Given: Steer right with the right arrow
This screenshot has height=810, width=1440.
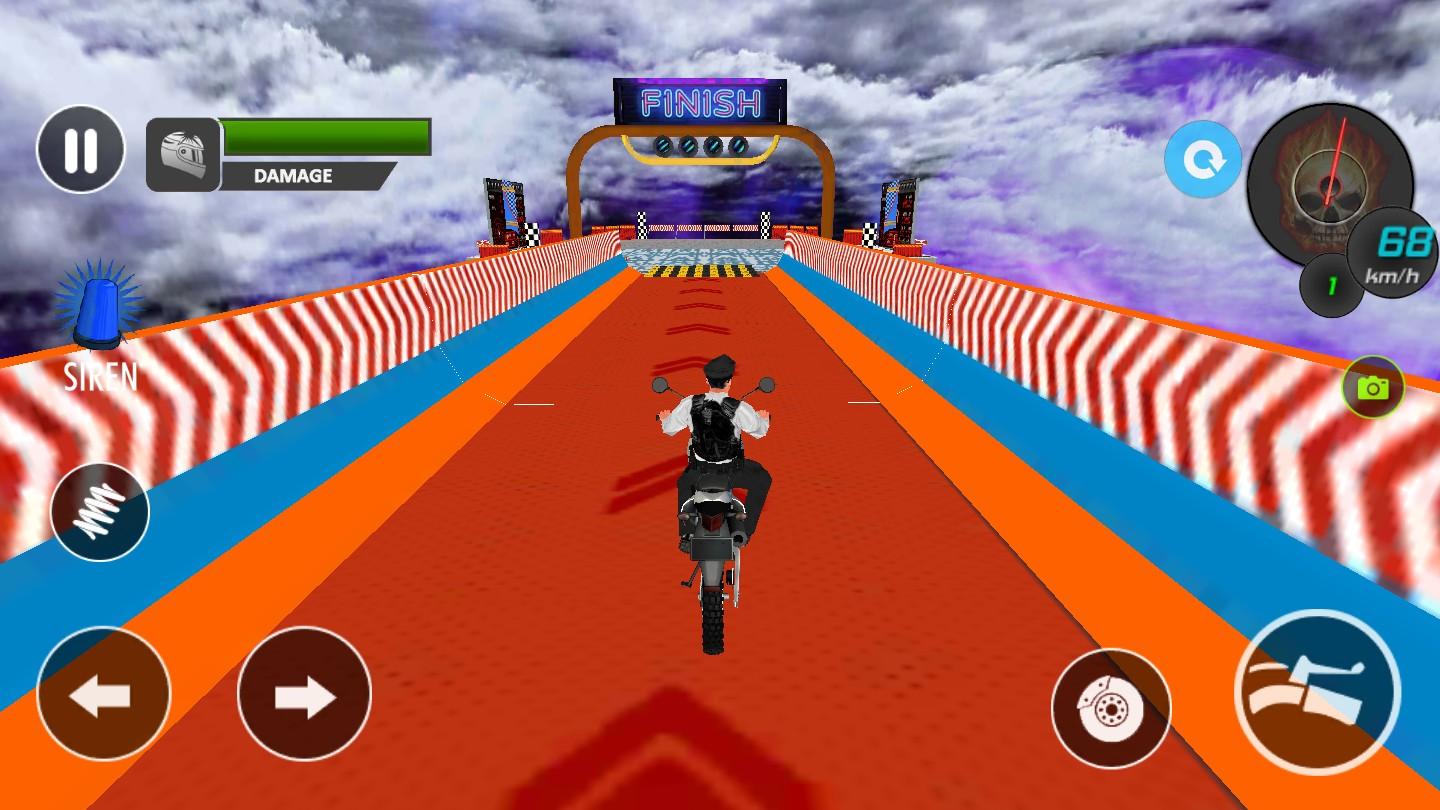Looking at the screenshot, I should tap(305, 694).
